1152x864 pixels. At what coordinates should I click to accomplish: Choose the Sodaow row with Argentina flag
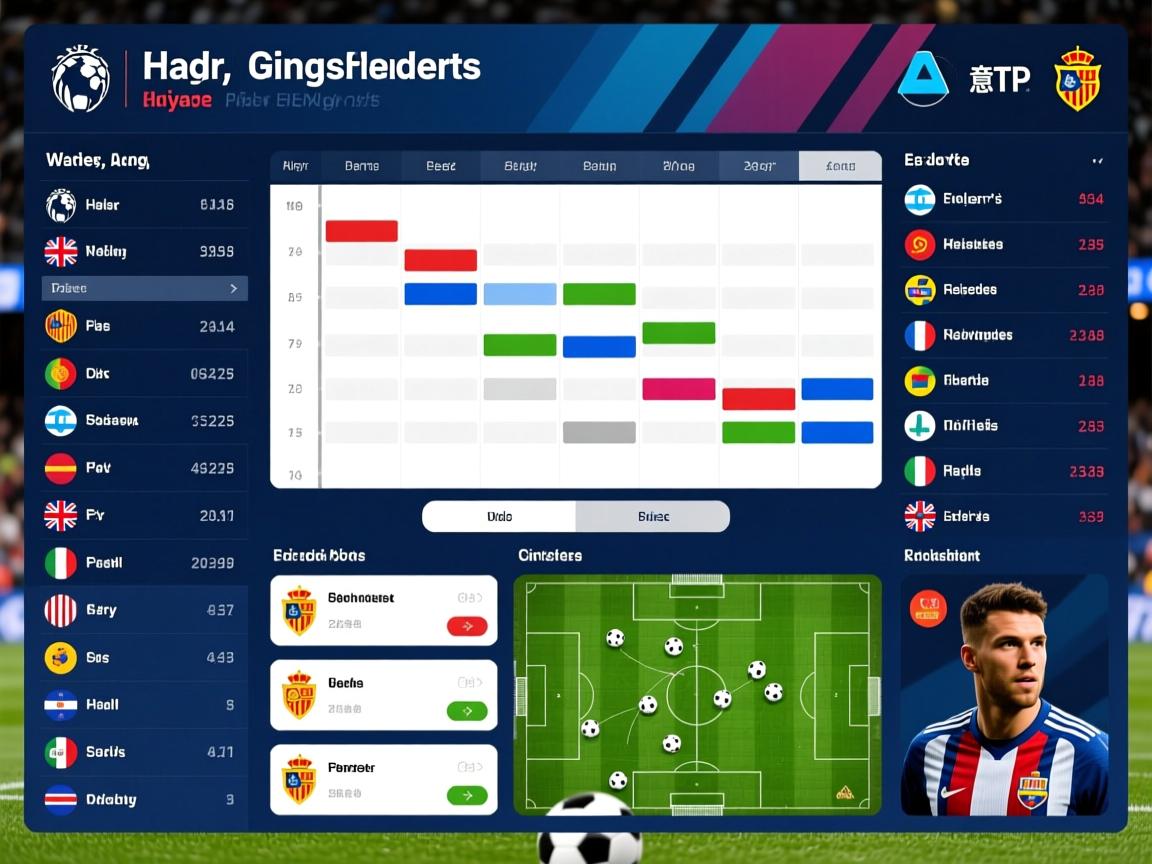pos(140,421)
